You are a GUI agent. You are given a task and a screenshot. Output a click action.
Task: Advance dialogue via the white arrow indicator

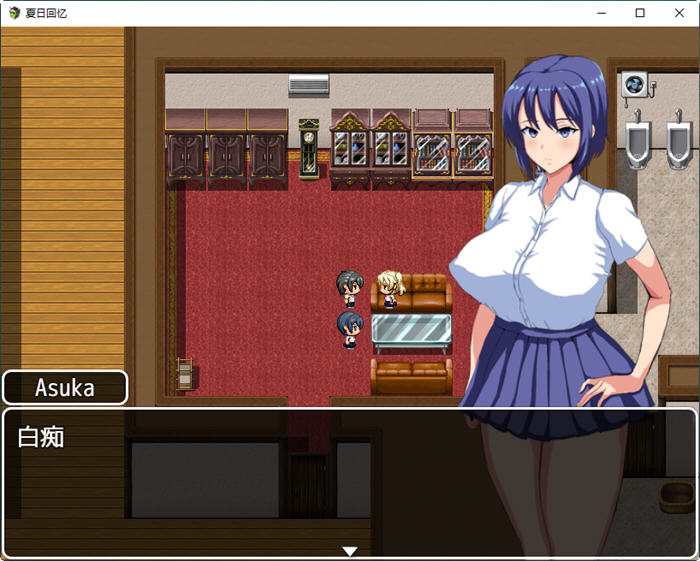click(x=349, y=550)
